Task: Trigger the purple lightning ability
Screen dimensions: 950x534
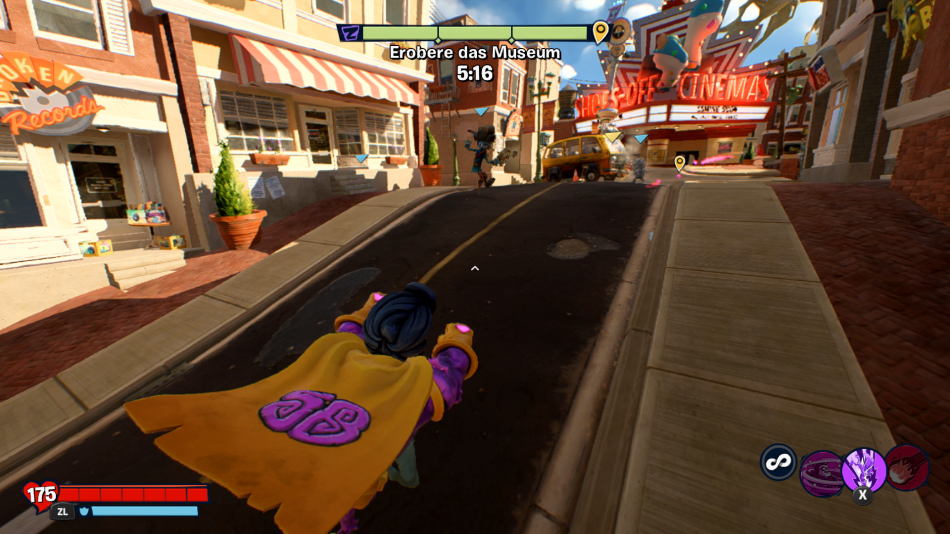Action: 863,469
